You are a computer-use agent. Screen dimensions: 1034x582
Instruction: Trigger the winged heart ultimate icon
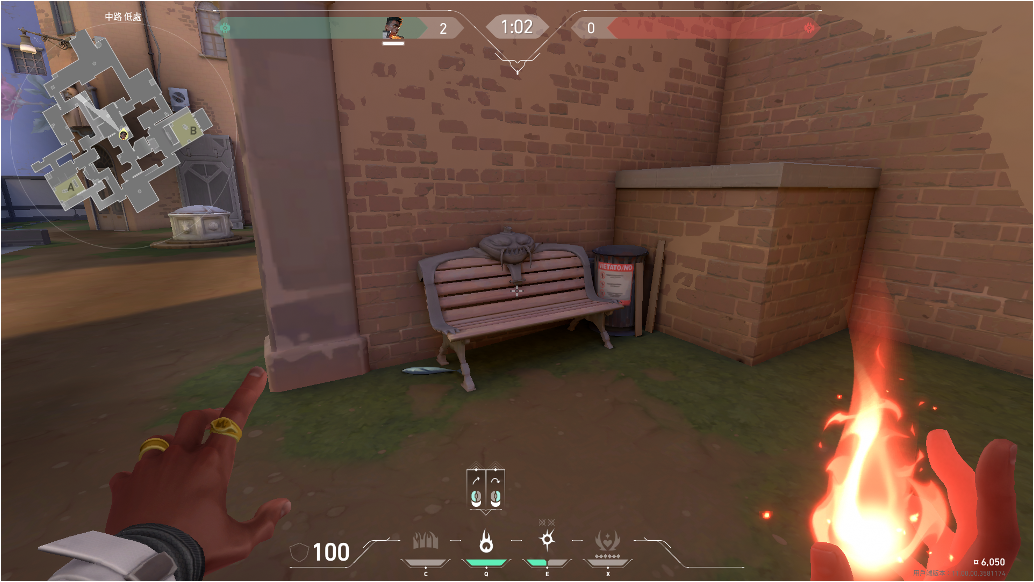coord(607,540)
